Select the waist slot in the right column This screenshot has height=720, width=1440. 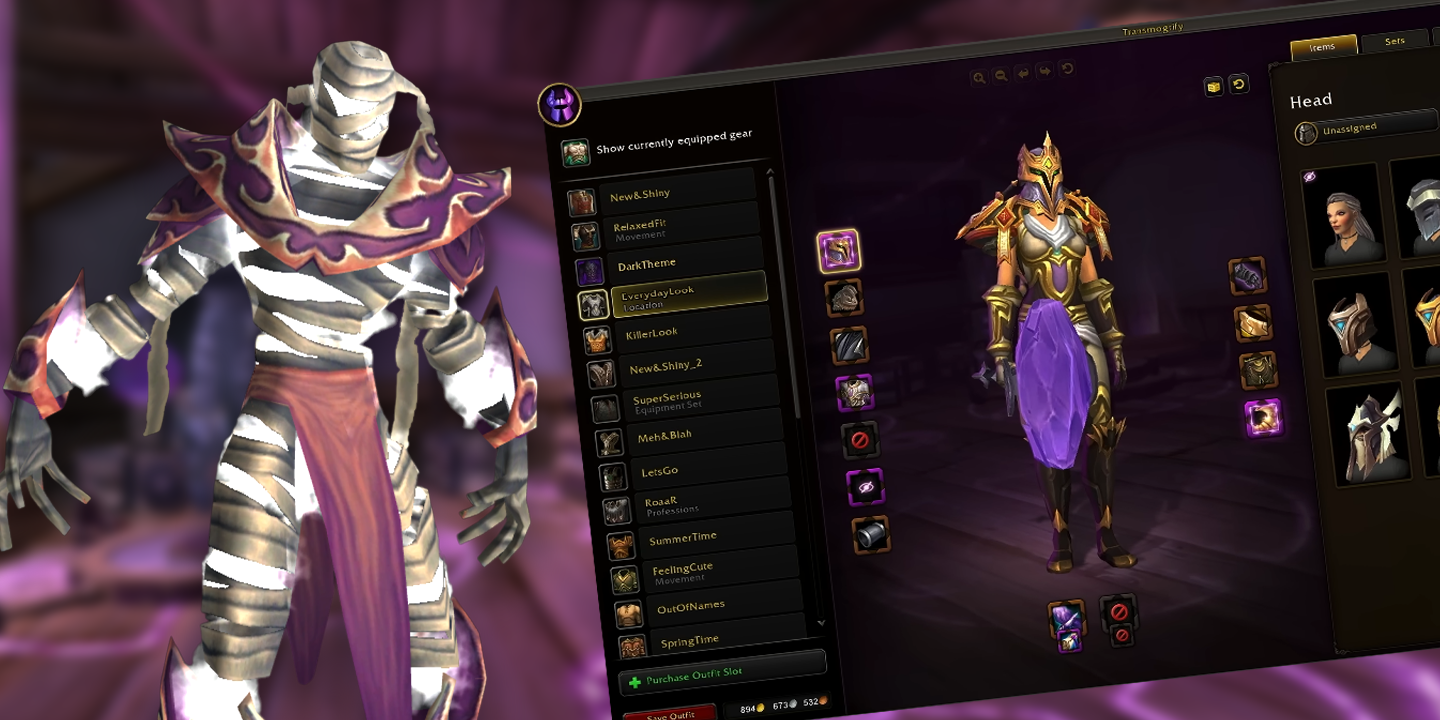point(1251,322)
